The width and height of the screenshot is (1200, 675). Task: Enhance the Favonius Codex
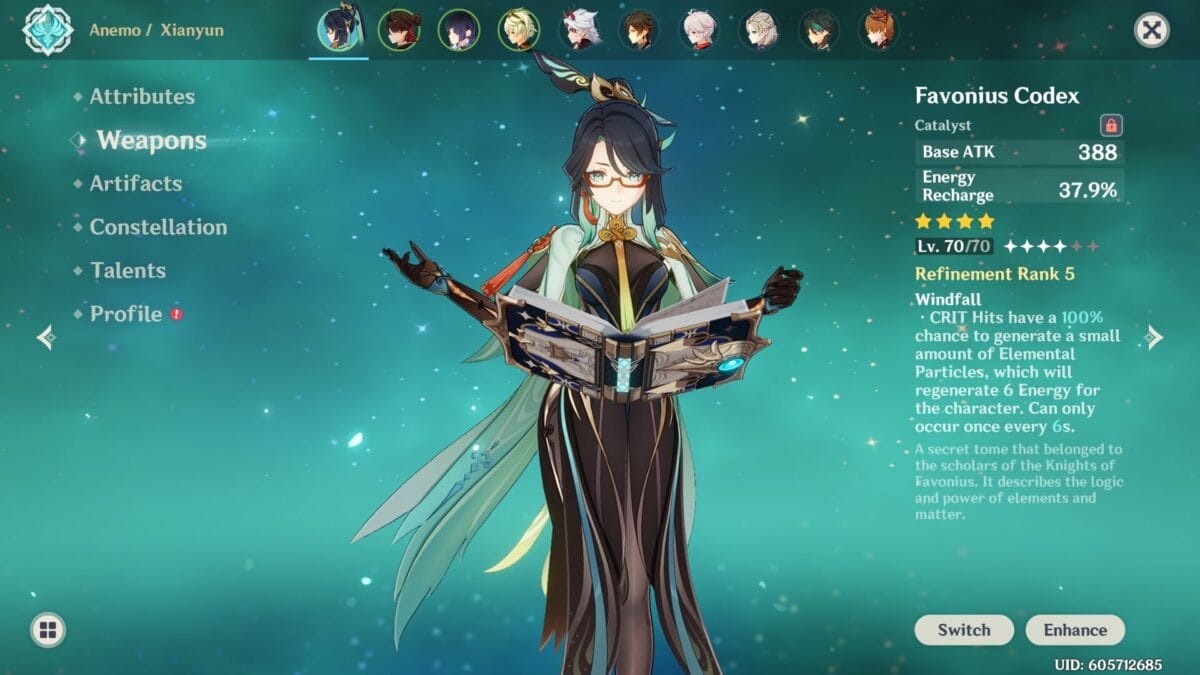point(1075,630)
